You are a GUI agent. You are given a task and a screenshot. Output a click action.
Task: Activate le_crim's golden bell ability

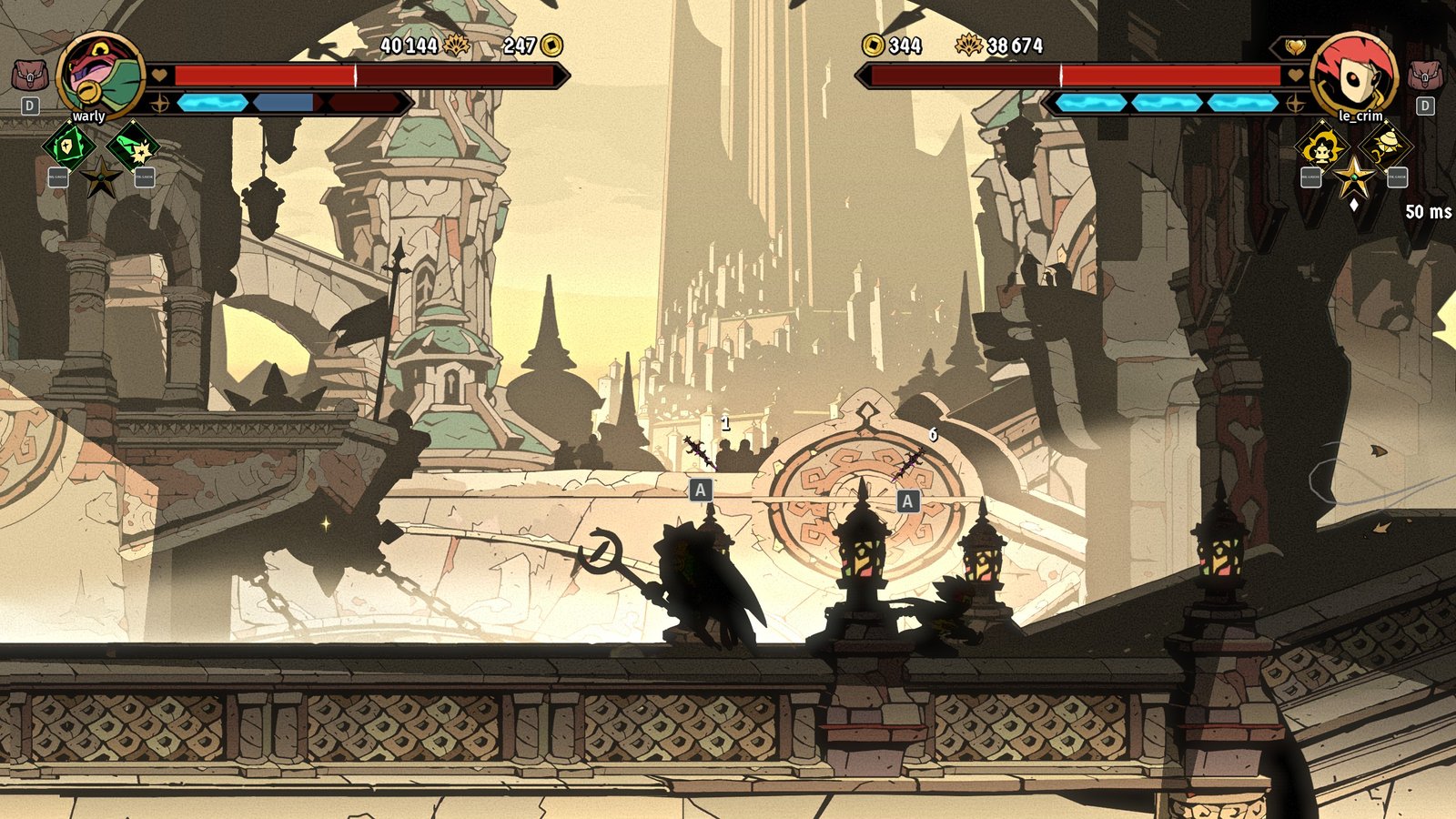tap(1386, 144)
